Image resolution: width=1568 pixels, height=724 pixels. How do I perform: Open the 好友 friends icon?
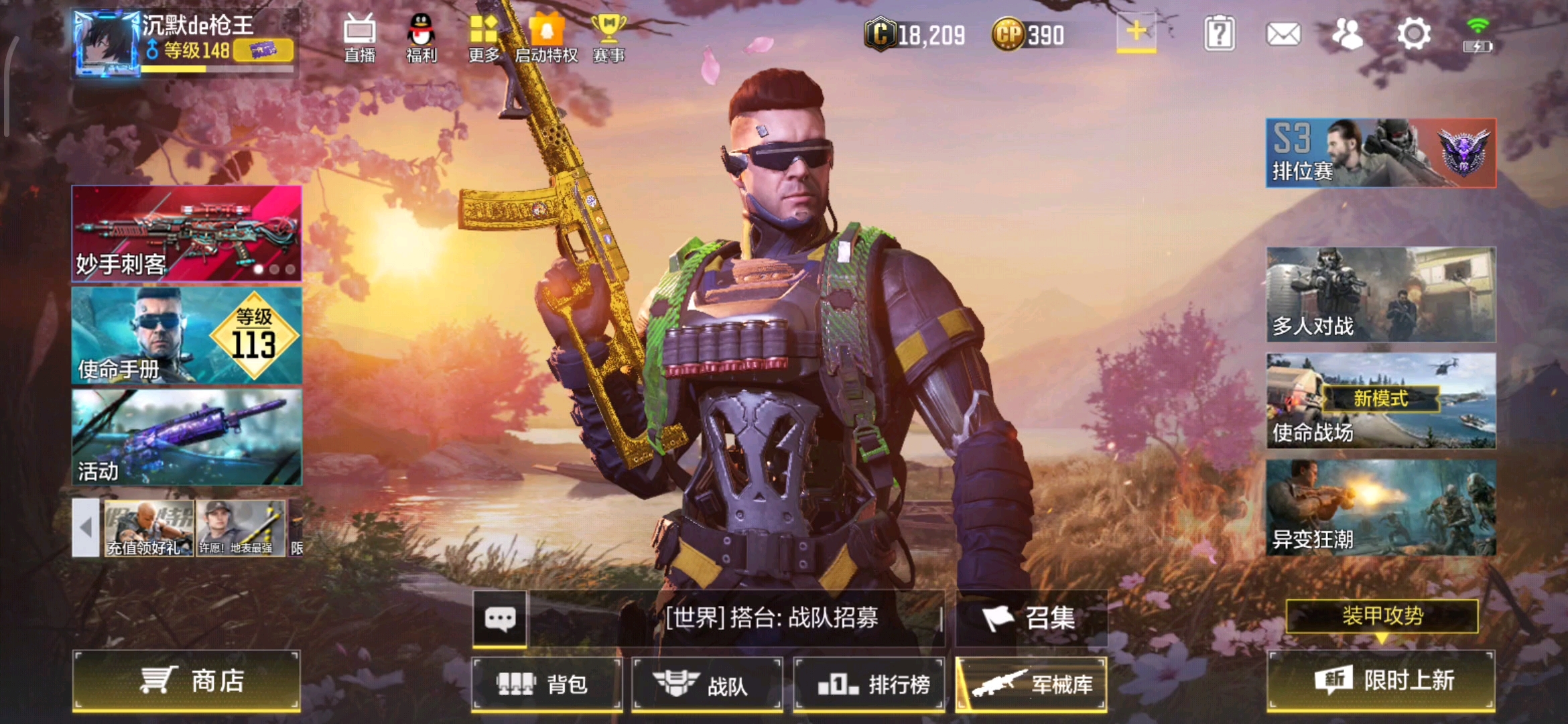click(x=1348, y=32)
